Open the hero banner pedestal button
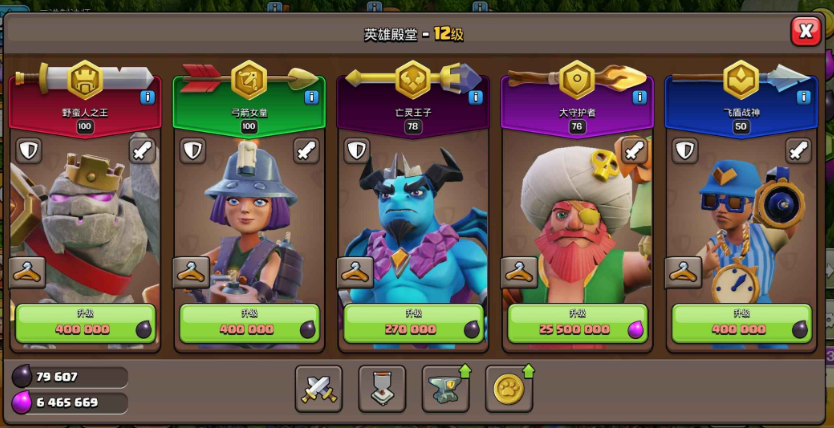Screen dimensions: 834x428 (x=382, y=389)
